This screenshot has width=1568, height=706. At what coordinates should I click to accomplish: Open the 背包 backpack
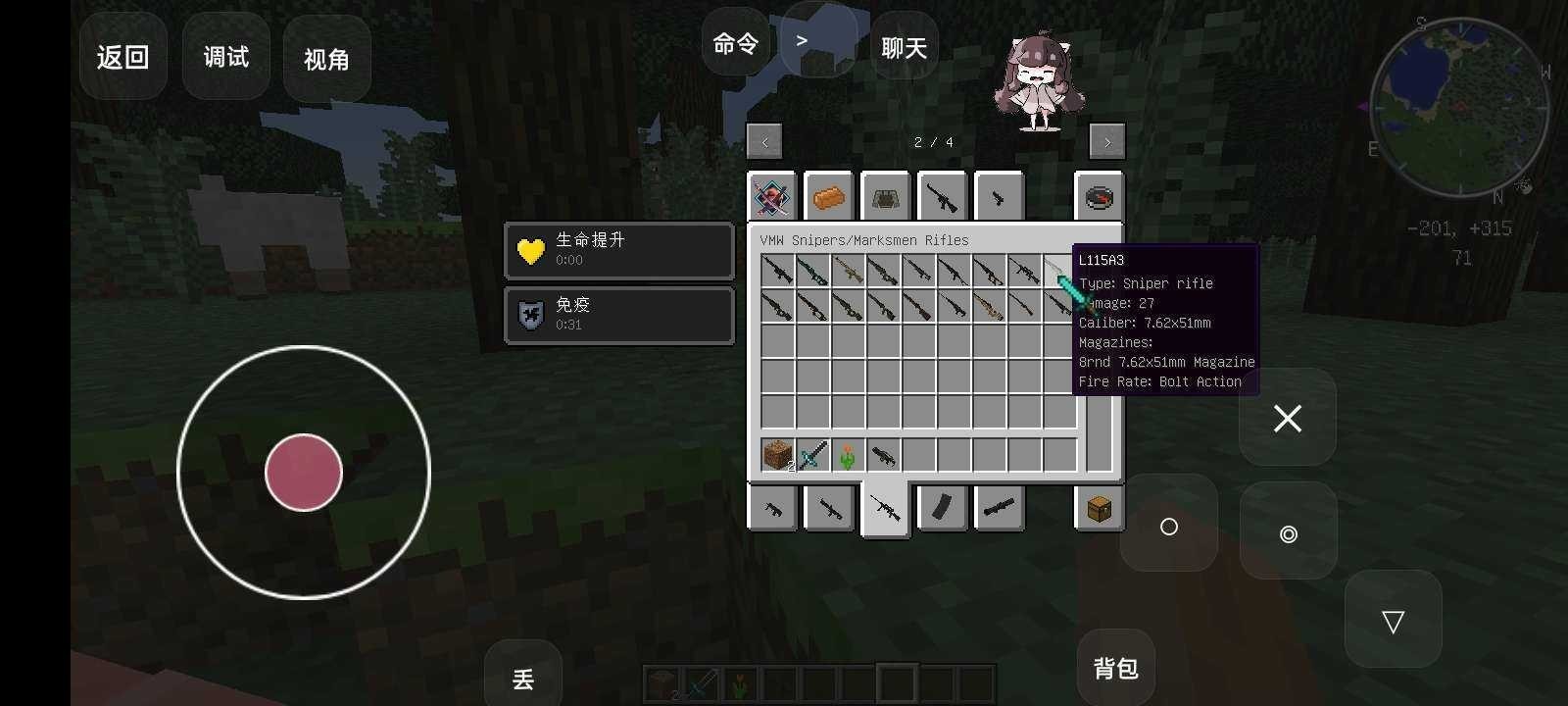pyautogui.click(x=1116, y=668)
